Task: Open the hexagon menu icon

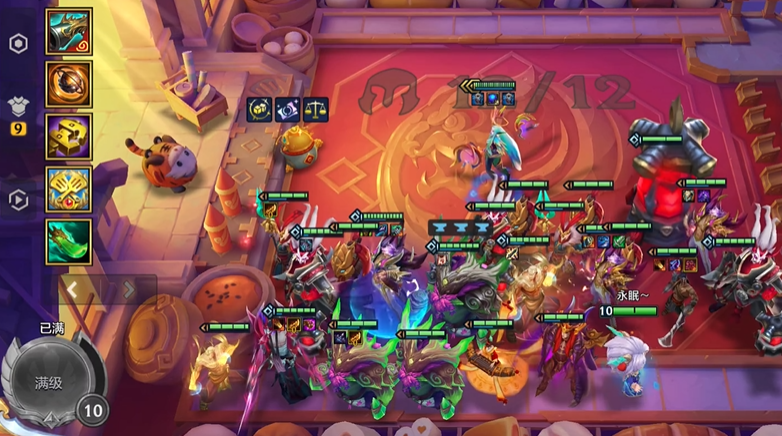Action: click(18, 45)
